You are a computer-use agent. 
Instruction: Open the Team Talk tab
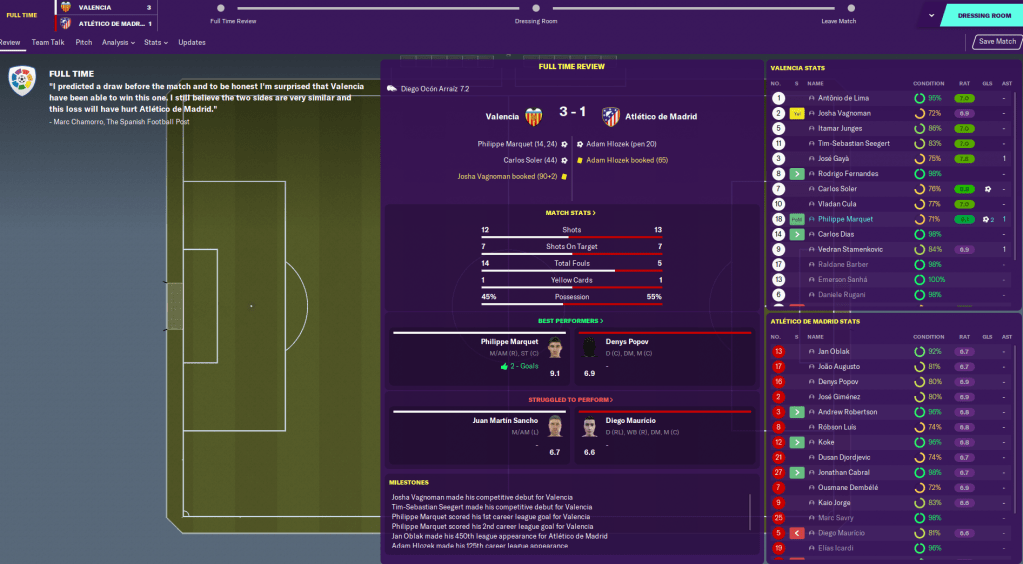48,43
